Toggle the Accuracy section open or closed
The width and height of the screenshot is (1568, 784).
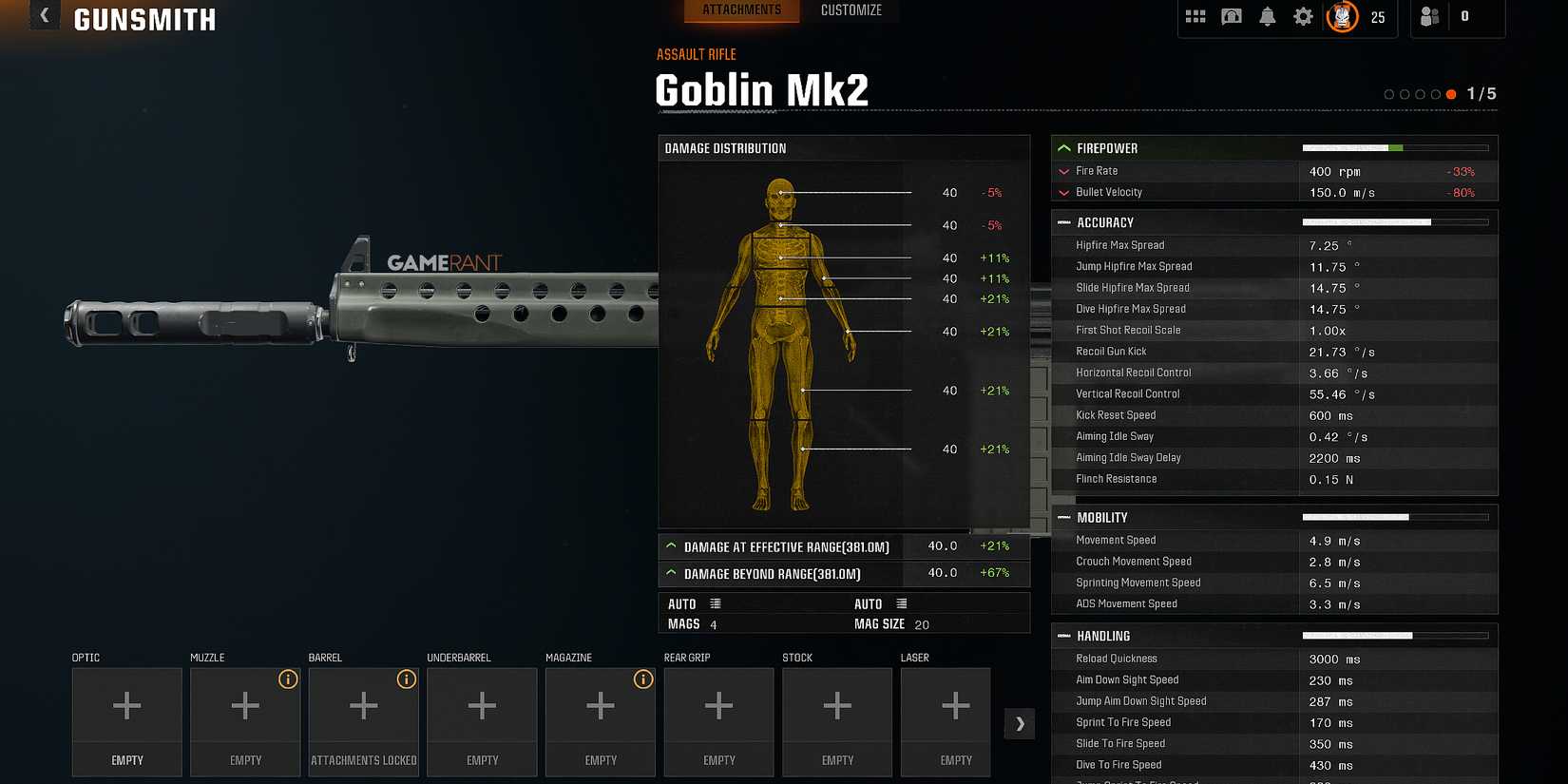click(1063, 221)
